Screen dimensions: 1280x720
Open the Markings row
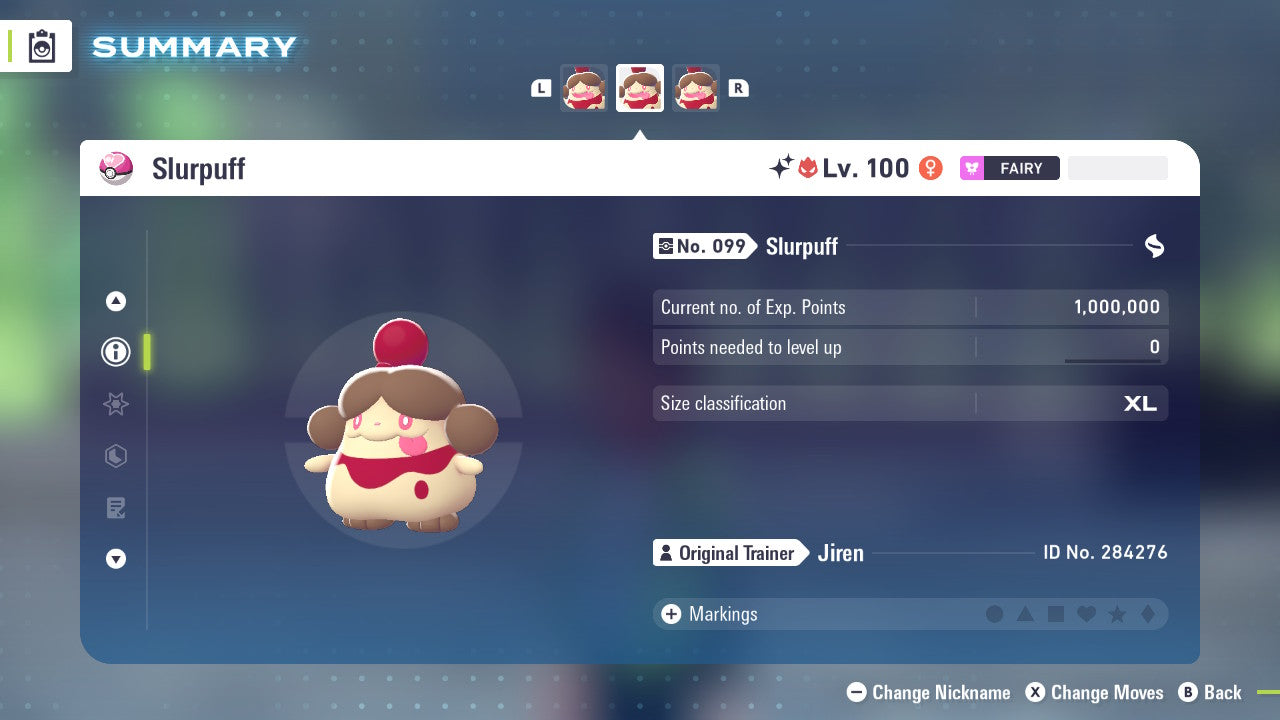[x=722, y=614]
